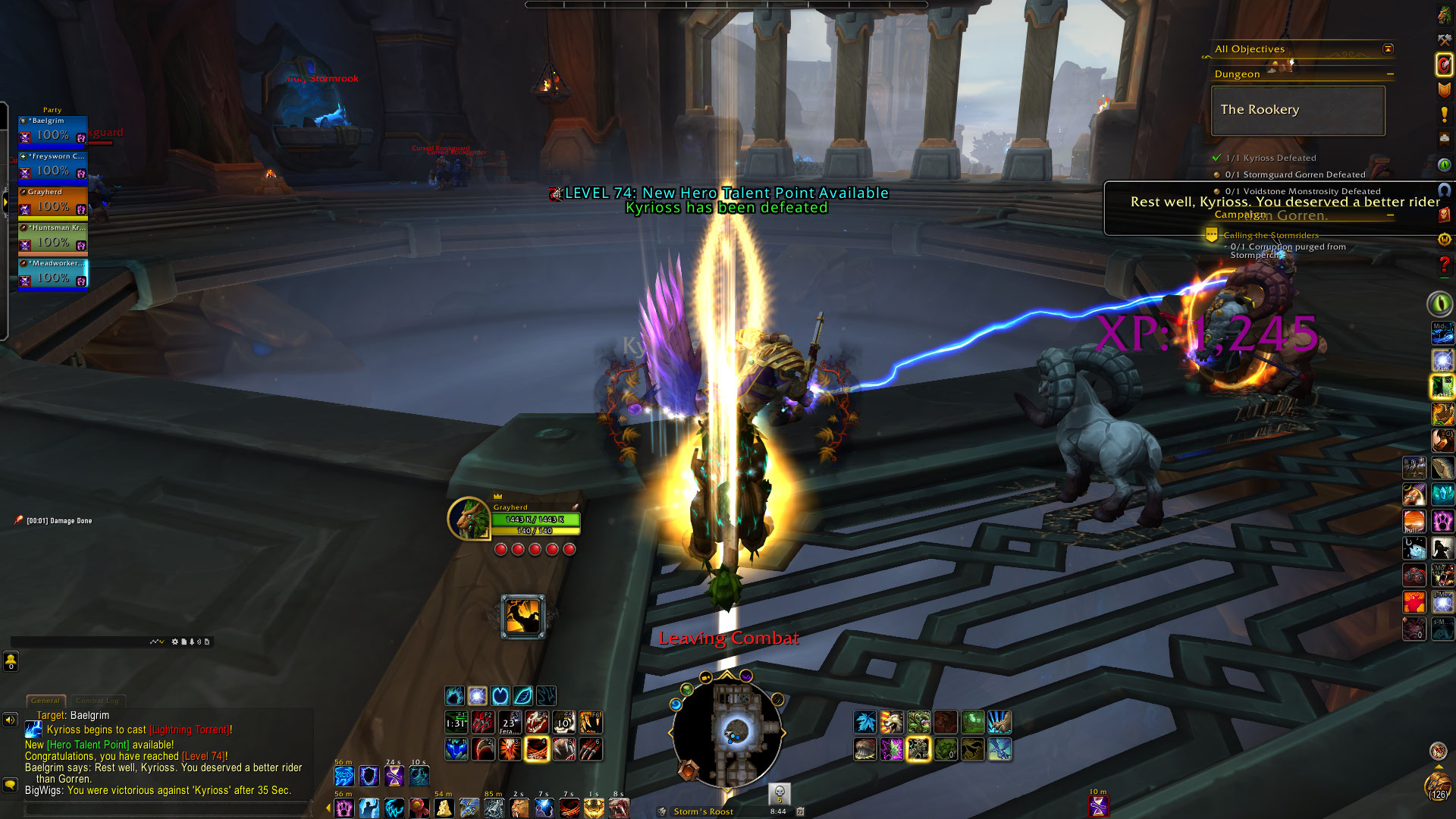Open the minimap

pos(726,732)
